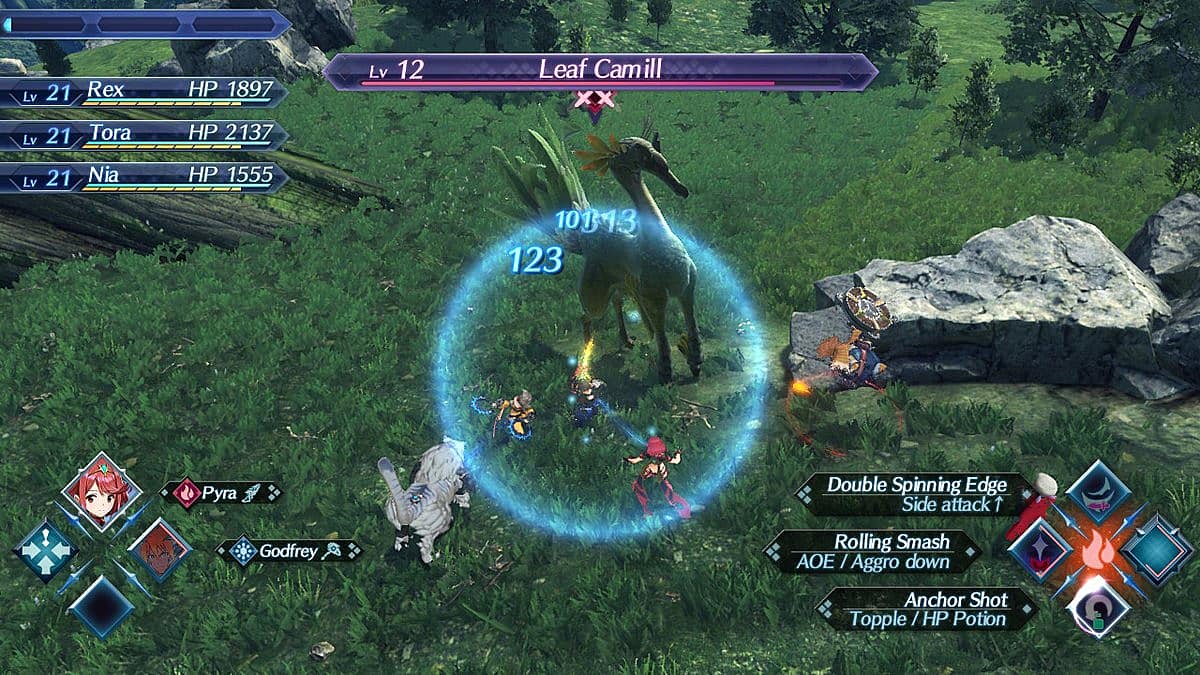Choose the Rolling Smash label
The width and height of the screenshot is (1200, 675).
[x=875, y=551]
